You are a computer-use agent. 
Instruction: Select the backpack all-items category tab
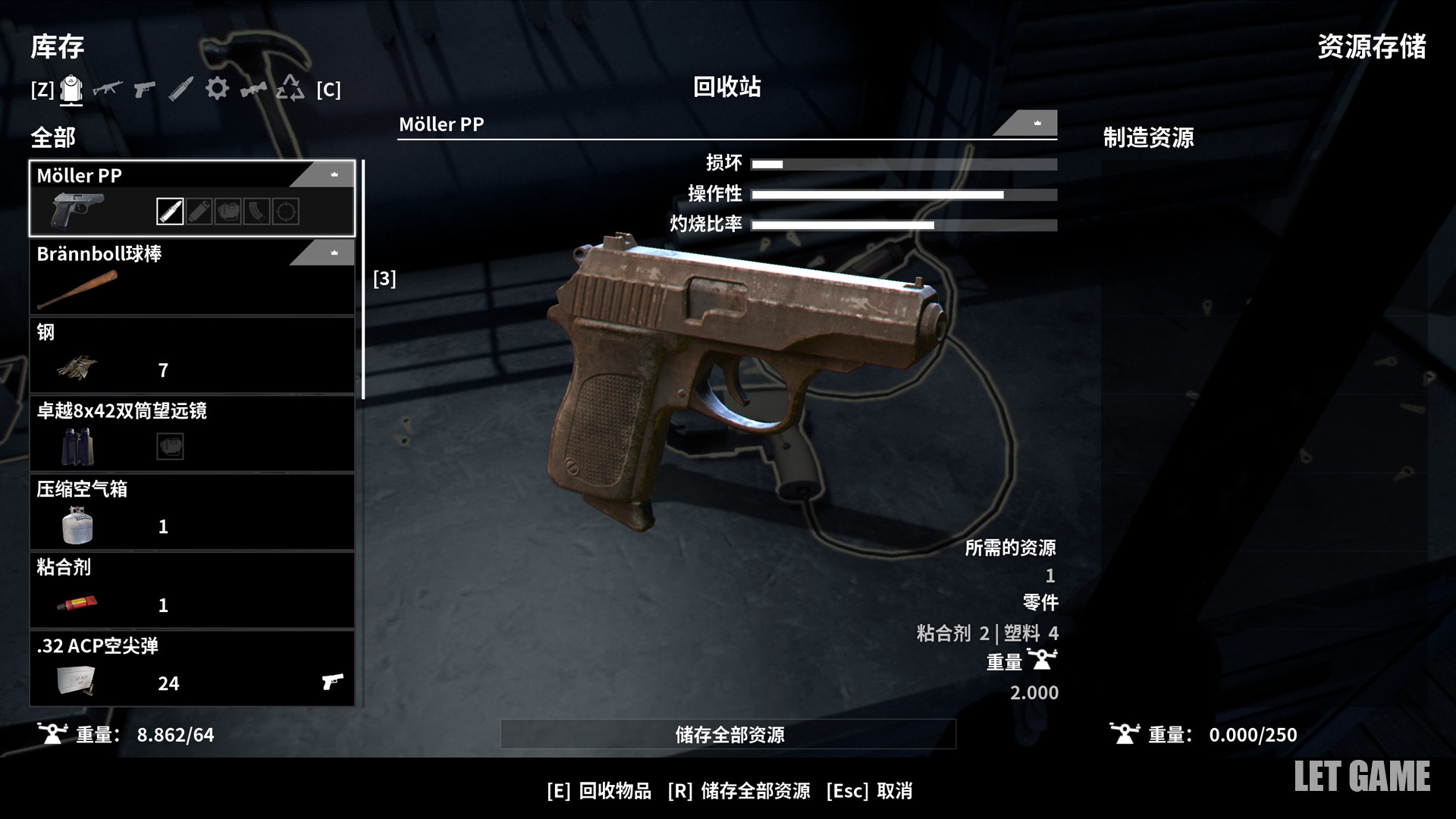coord(71,90)
